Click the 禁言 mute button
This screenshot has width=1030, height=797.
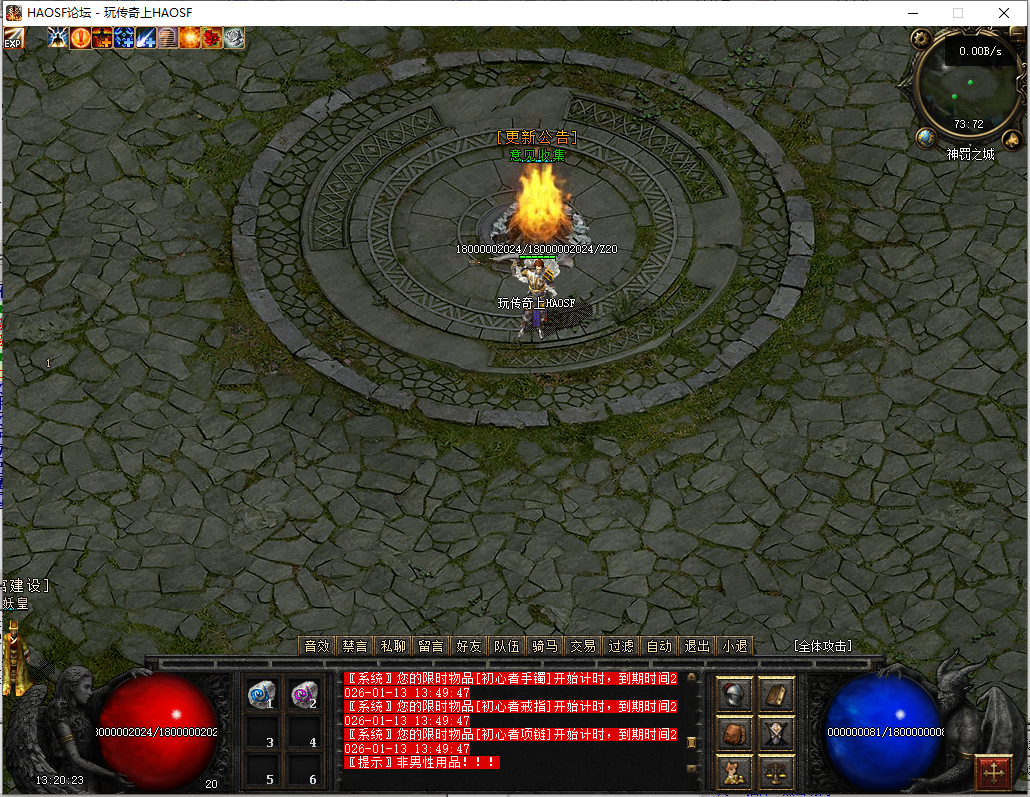pos(355,646)
